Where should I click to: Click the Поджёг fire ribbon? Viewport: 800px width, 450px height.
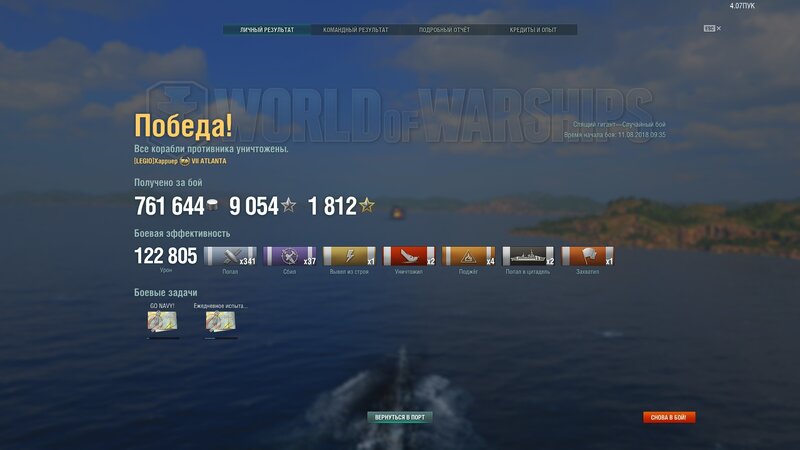(x=468, y=256)
